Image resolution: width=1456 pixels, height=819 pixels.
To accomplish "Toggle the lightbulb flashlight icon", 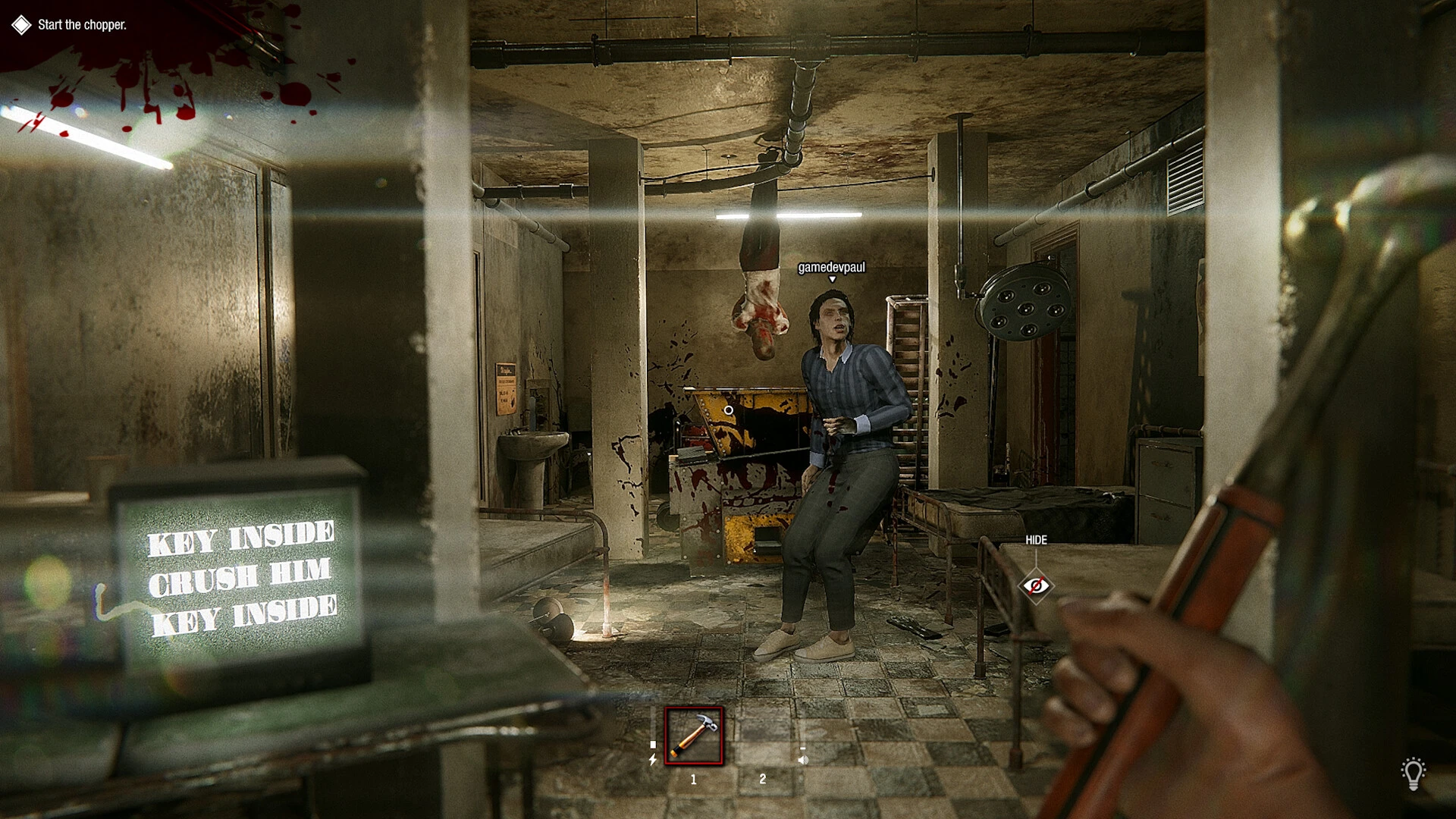I will point(1413,773).
